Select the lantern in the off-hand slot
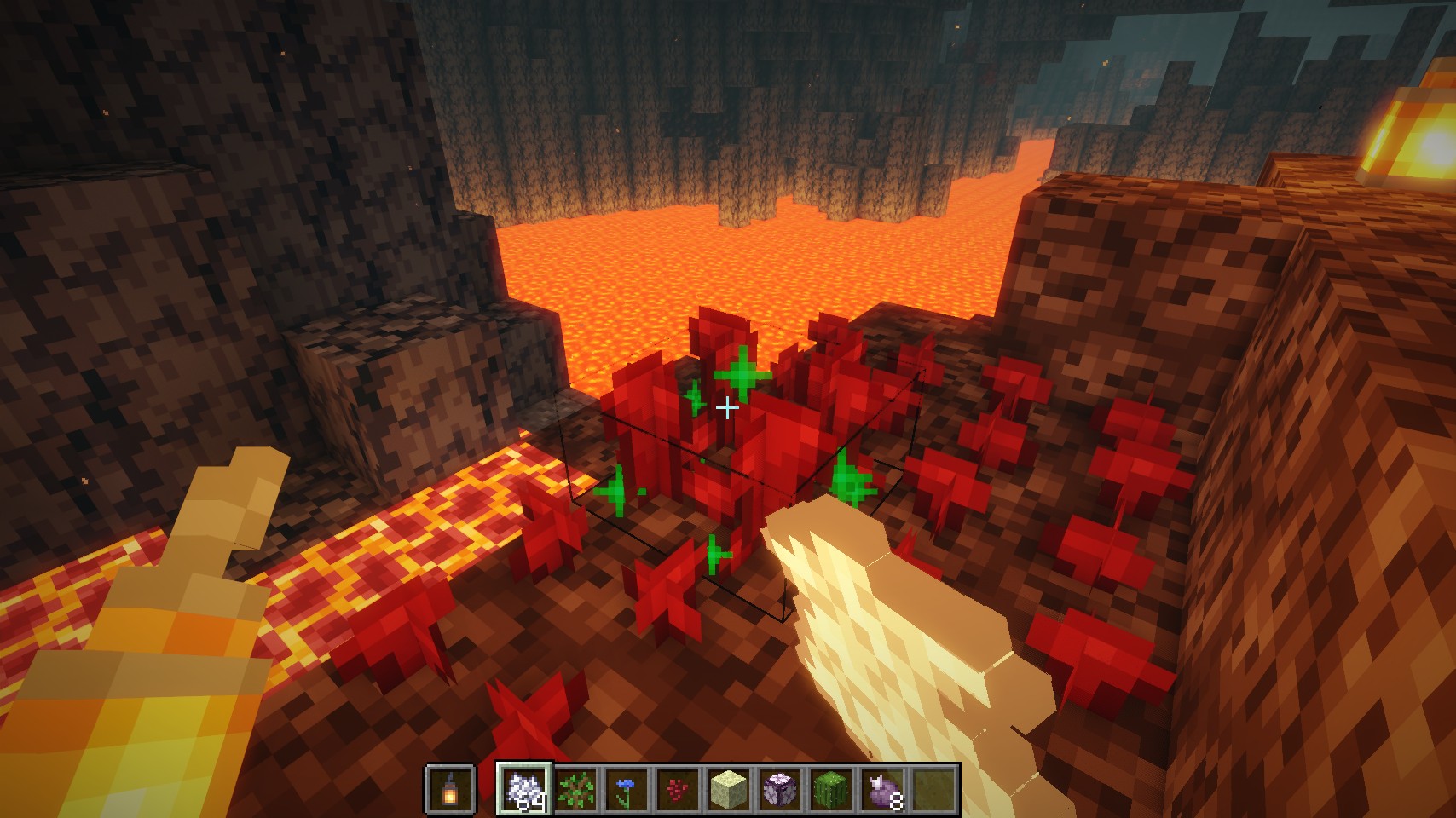 tap(449, 789)
